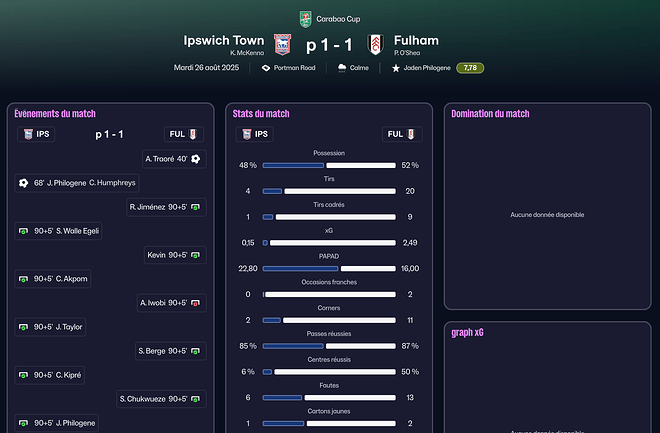
Task: Choose R. Jiménez's 90+5' penalty event
Action: [x=165, y=207]
